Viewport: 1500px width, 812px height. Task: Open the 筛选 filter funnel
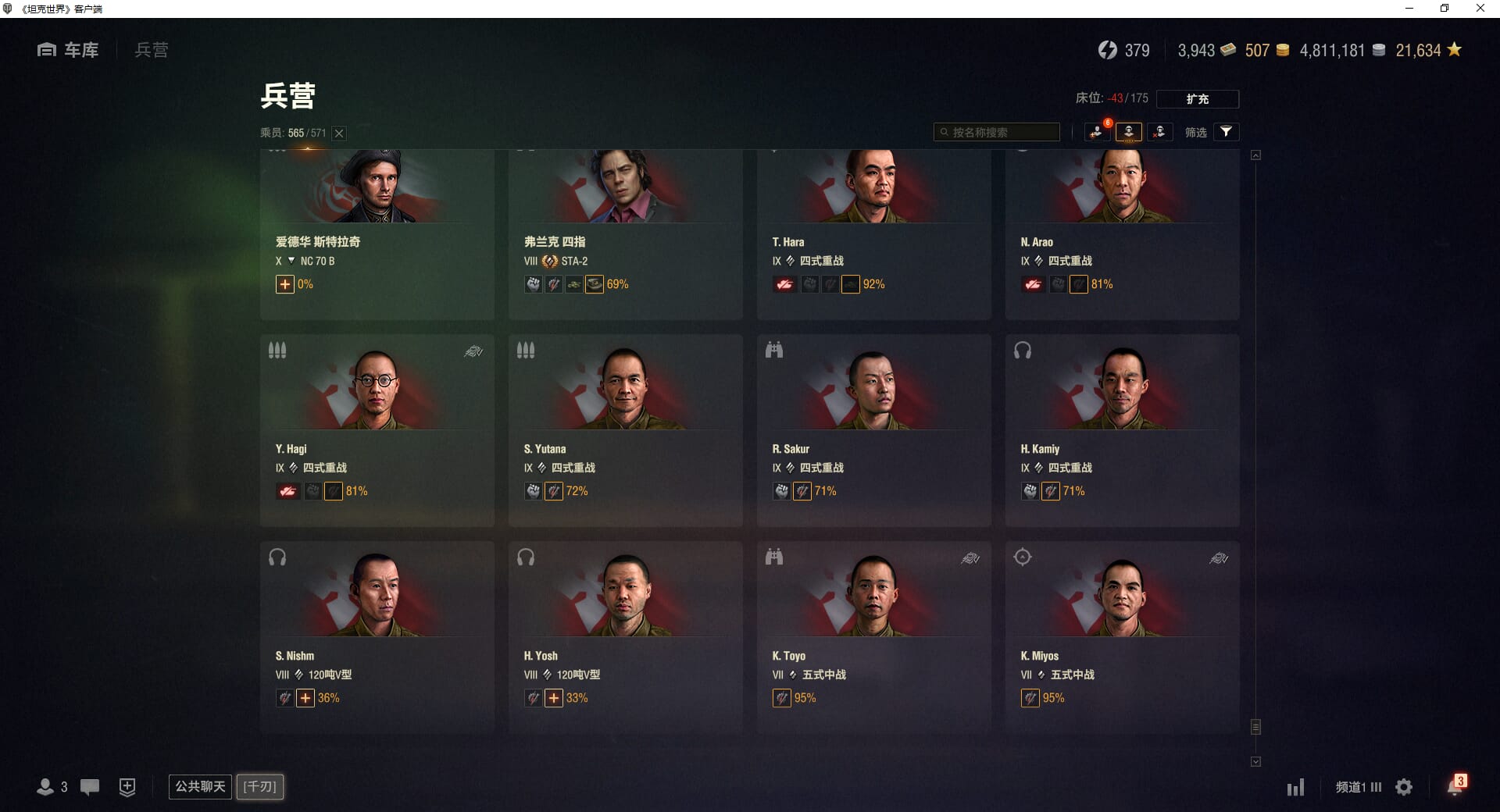point(1226,132)
